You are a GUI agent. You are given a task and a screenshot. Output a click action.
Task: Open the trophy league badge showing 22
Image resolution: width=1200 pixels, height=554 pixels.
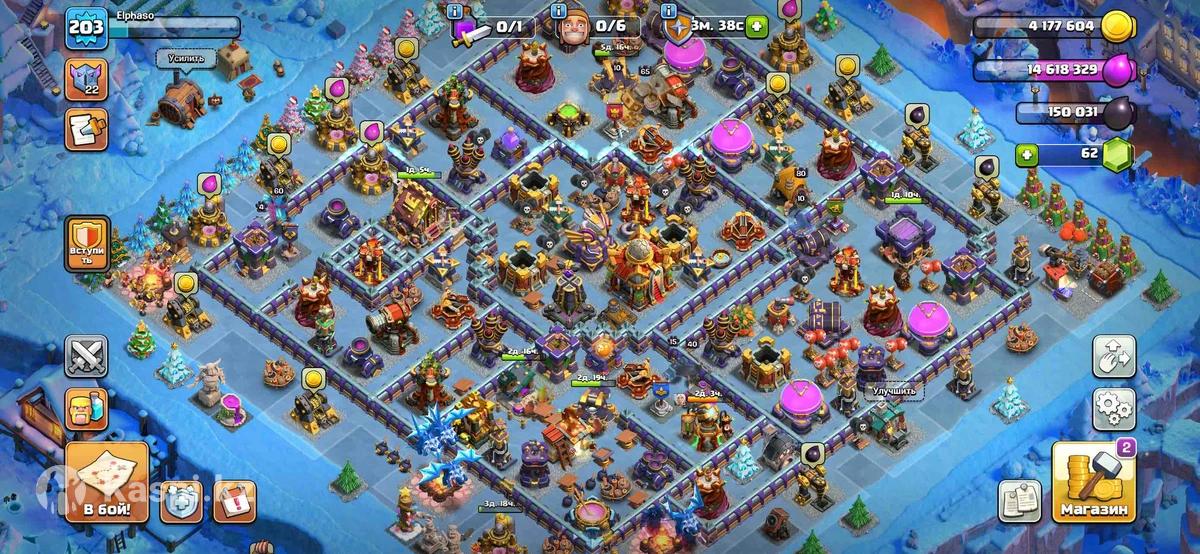point(86,78)
